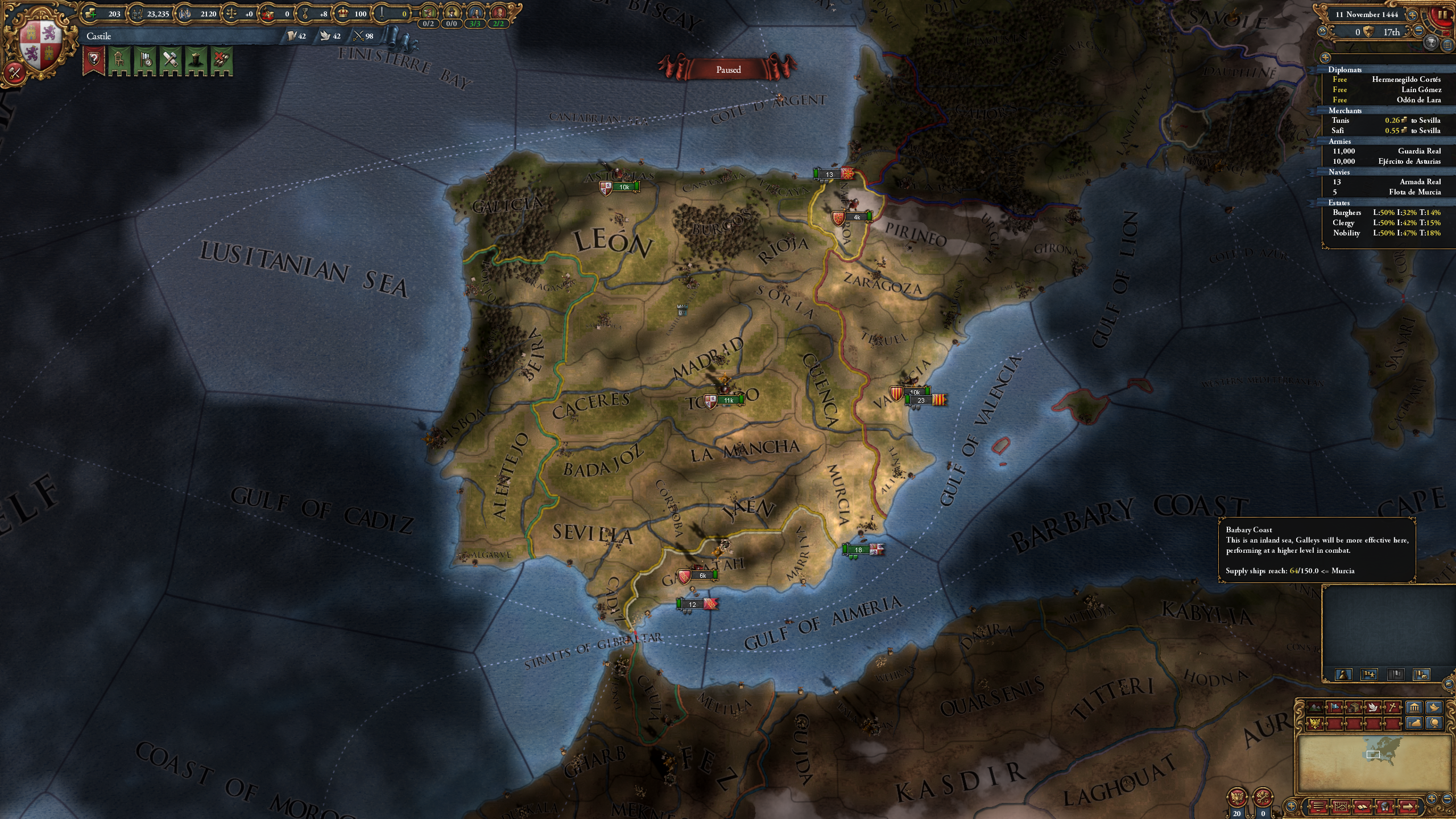Open the production hammer-and-sword button
The image size is (1456, 819).
[15, 72]
